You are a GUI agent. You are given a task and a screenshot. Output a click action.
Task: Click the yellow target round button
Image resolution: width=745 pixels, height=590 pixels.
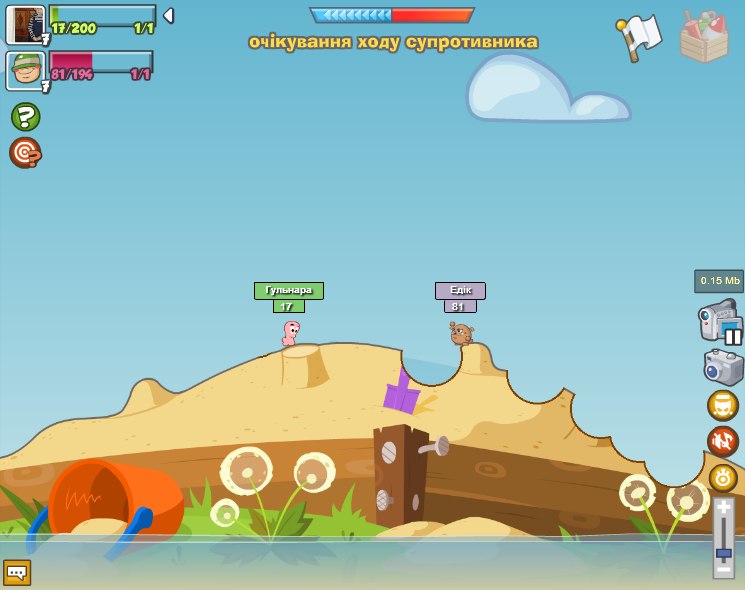[723, 477]
